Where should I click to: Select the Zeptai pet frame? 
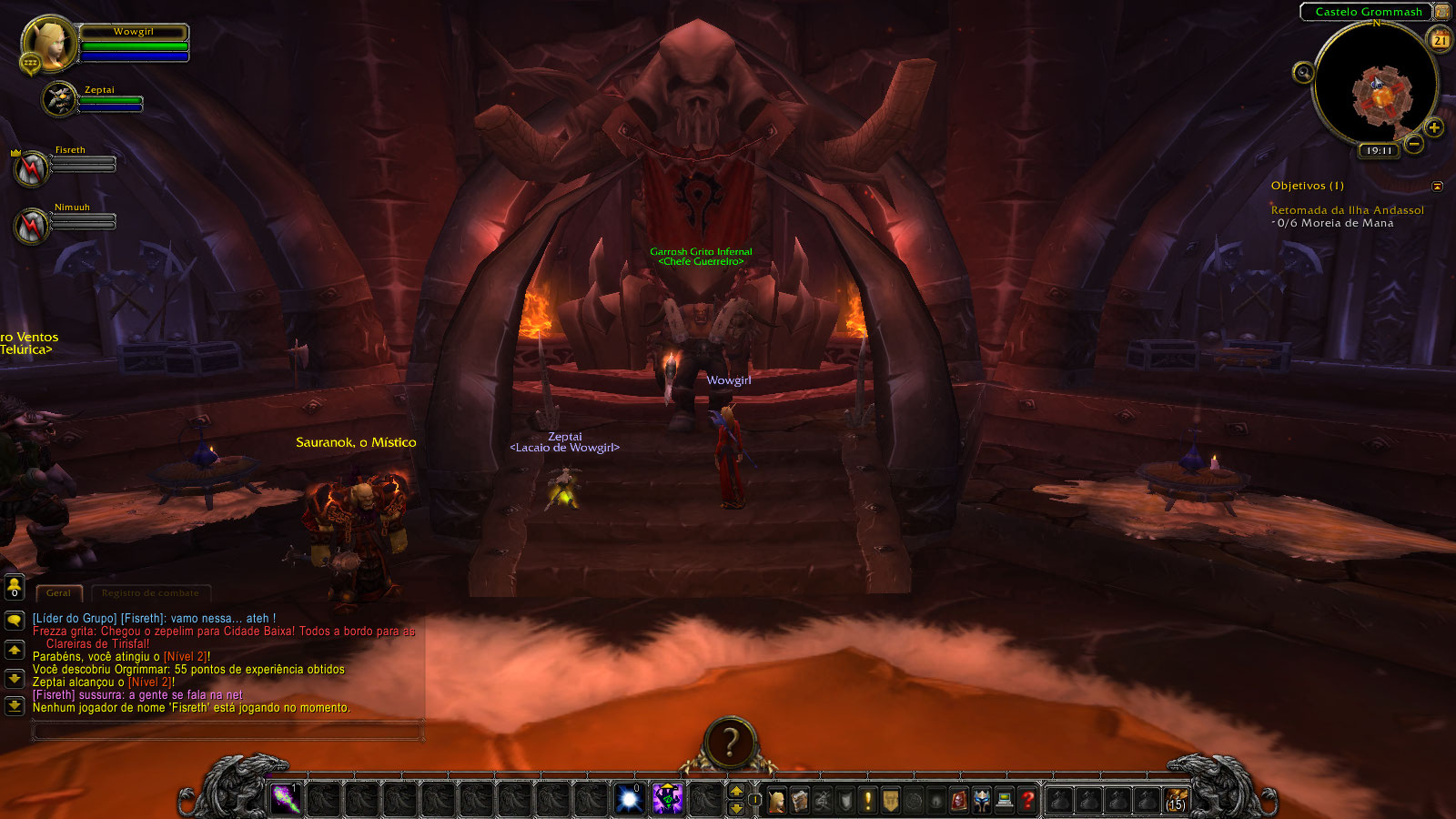point(61,98)
